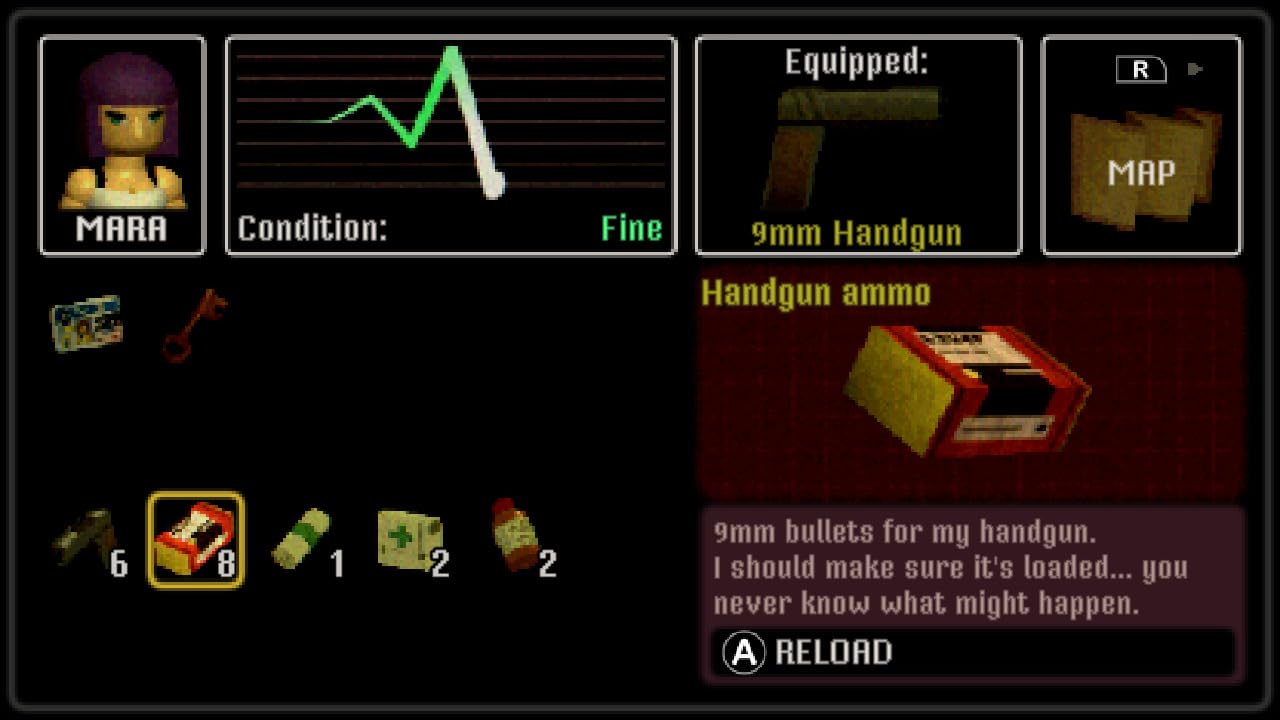
Task: Open the Handgun ammo detail view
Action: (975, 390)
